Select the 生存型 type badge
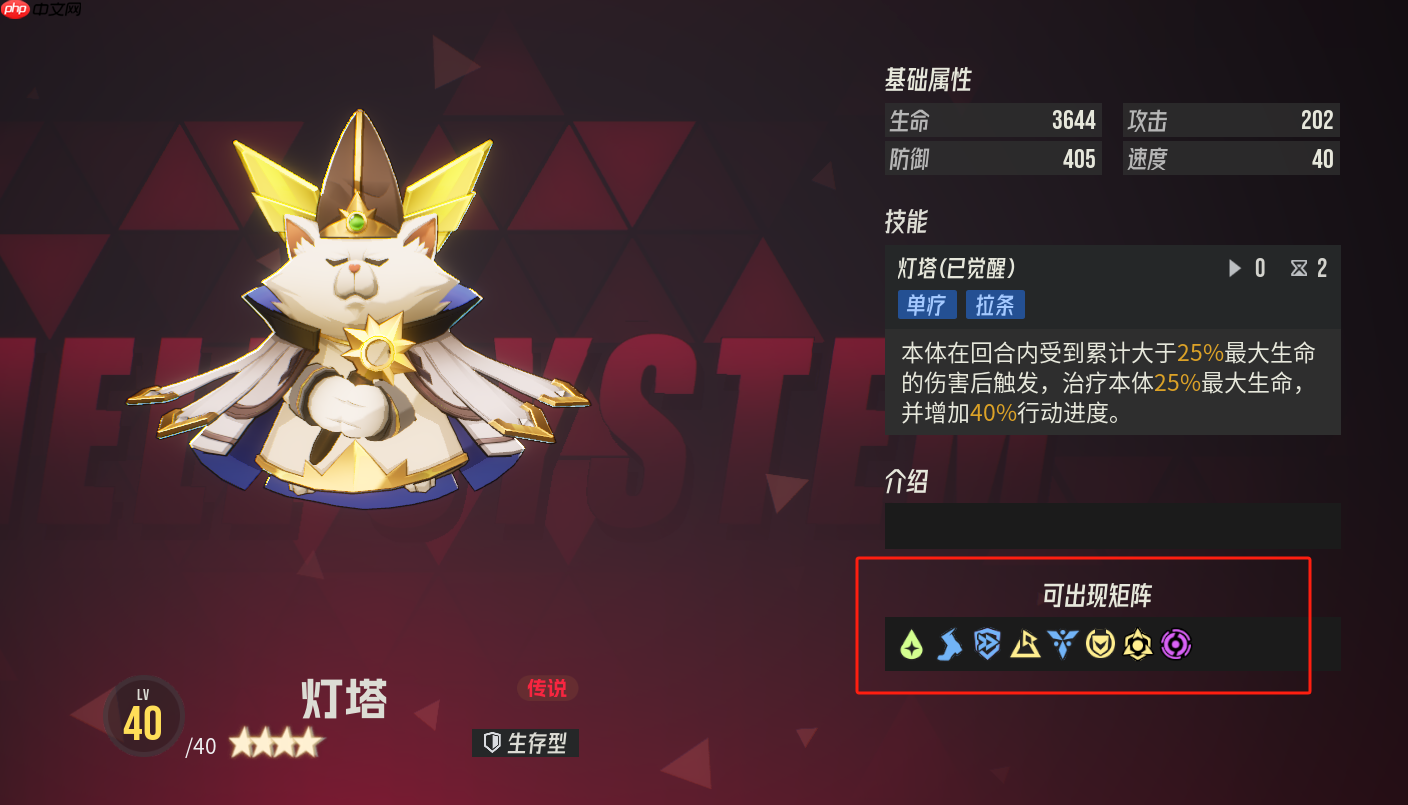Viewport: 1408px width, 805px height. (x=525, y=743)
